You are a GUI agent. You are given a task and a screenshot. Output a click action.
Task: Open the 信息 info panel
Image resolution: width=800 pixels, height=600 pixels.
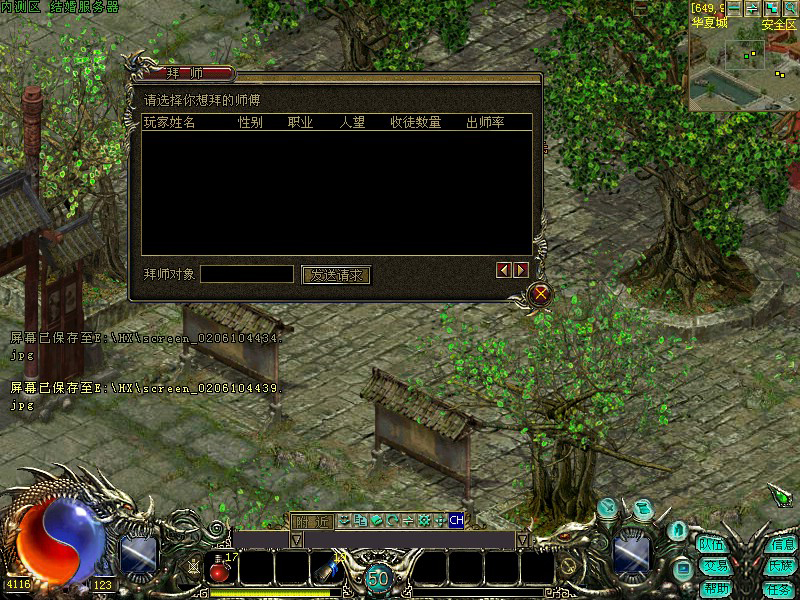pos(781,545)
